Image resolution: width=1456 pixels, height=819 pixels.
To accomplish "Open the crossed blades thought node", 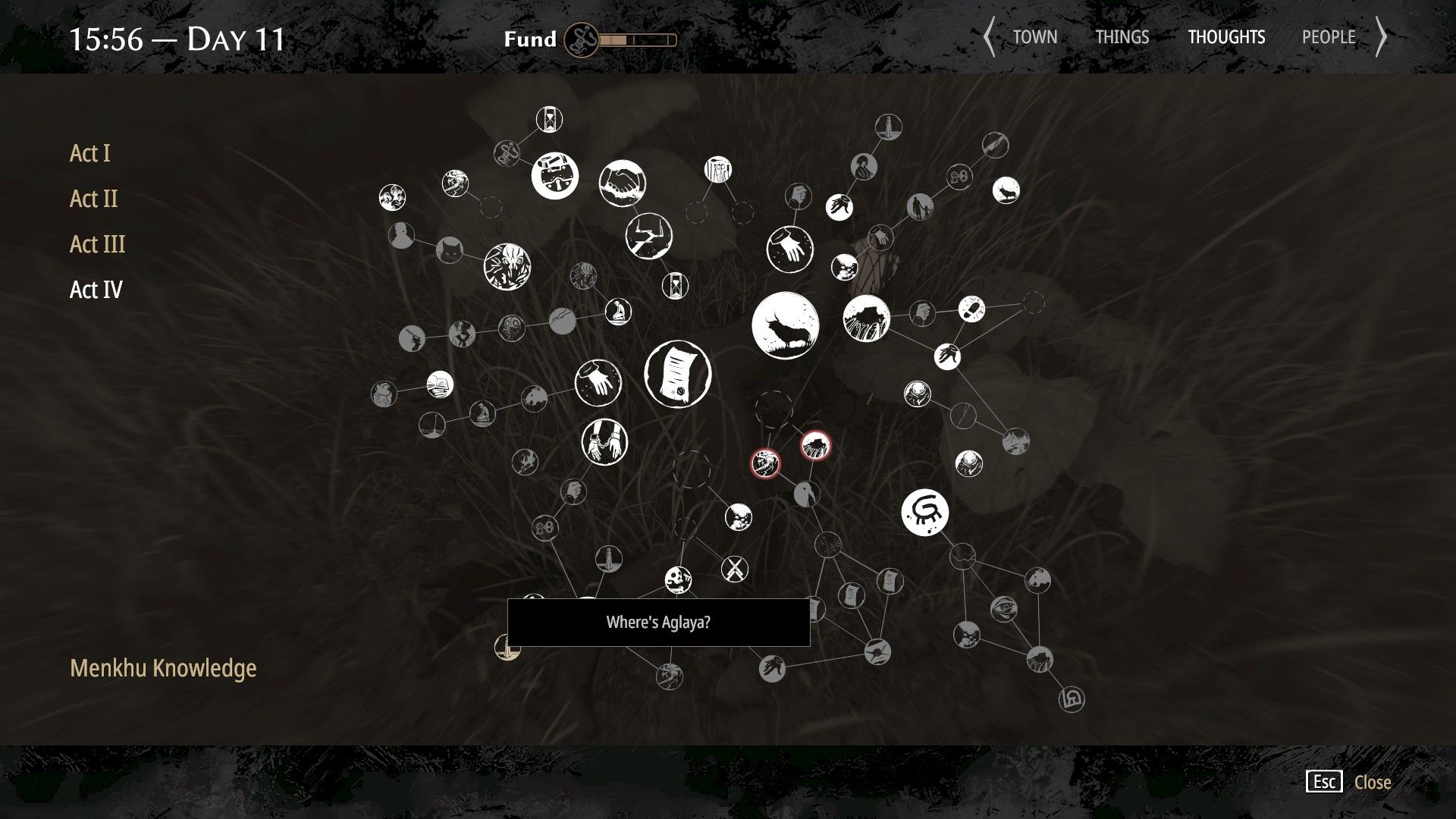I will click(734, 569).
